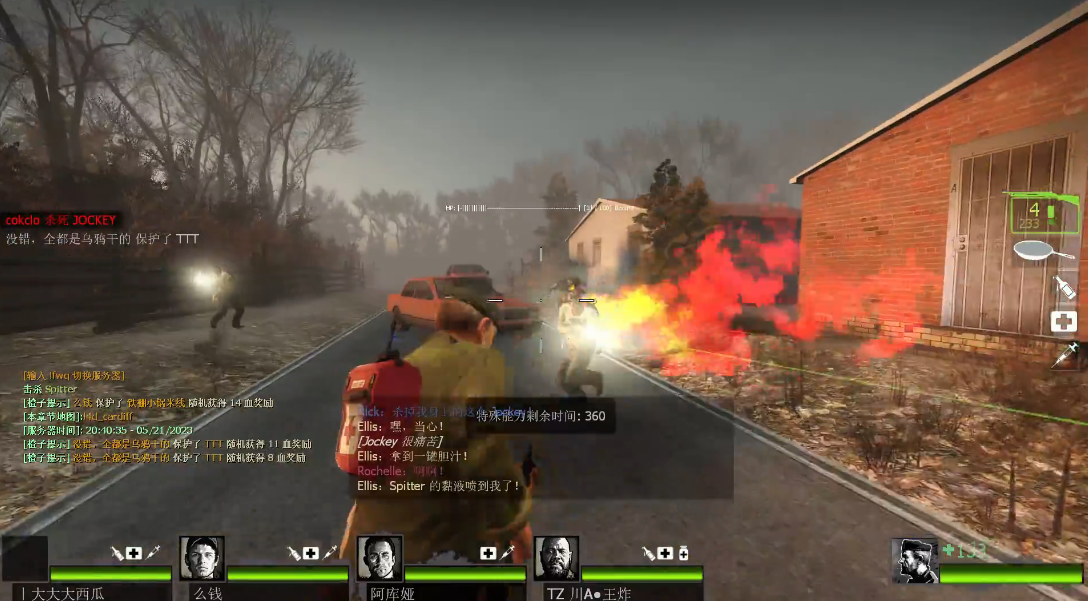
Task: Select the 大大大西瓜 teammate name panel
Action: [87, 592]
